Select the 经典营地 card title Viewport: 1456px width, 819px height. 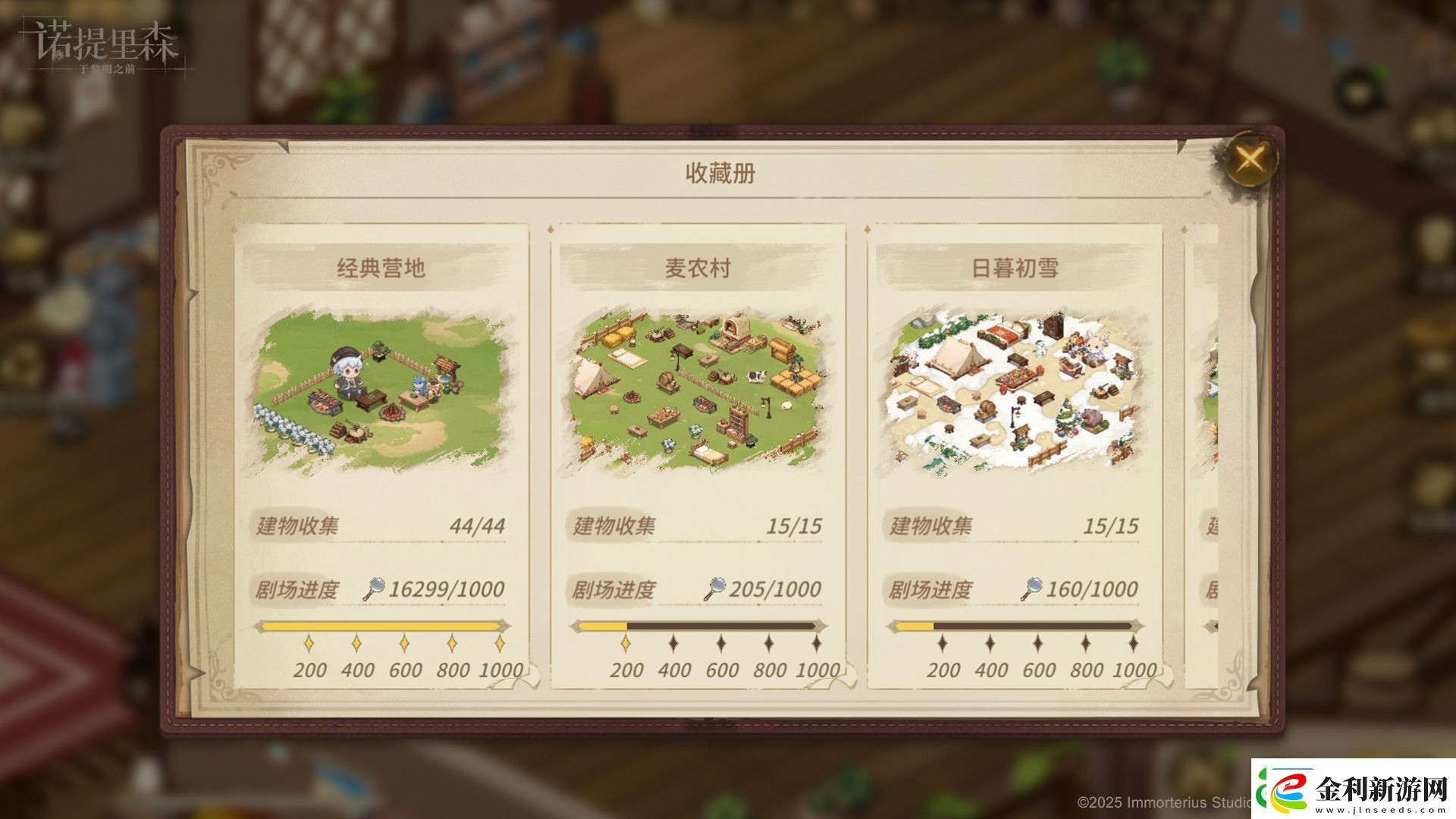point(379,267)
